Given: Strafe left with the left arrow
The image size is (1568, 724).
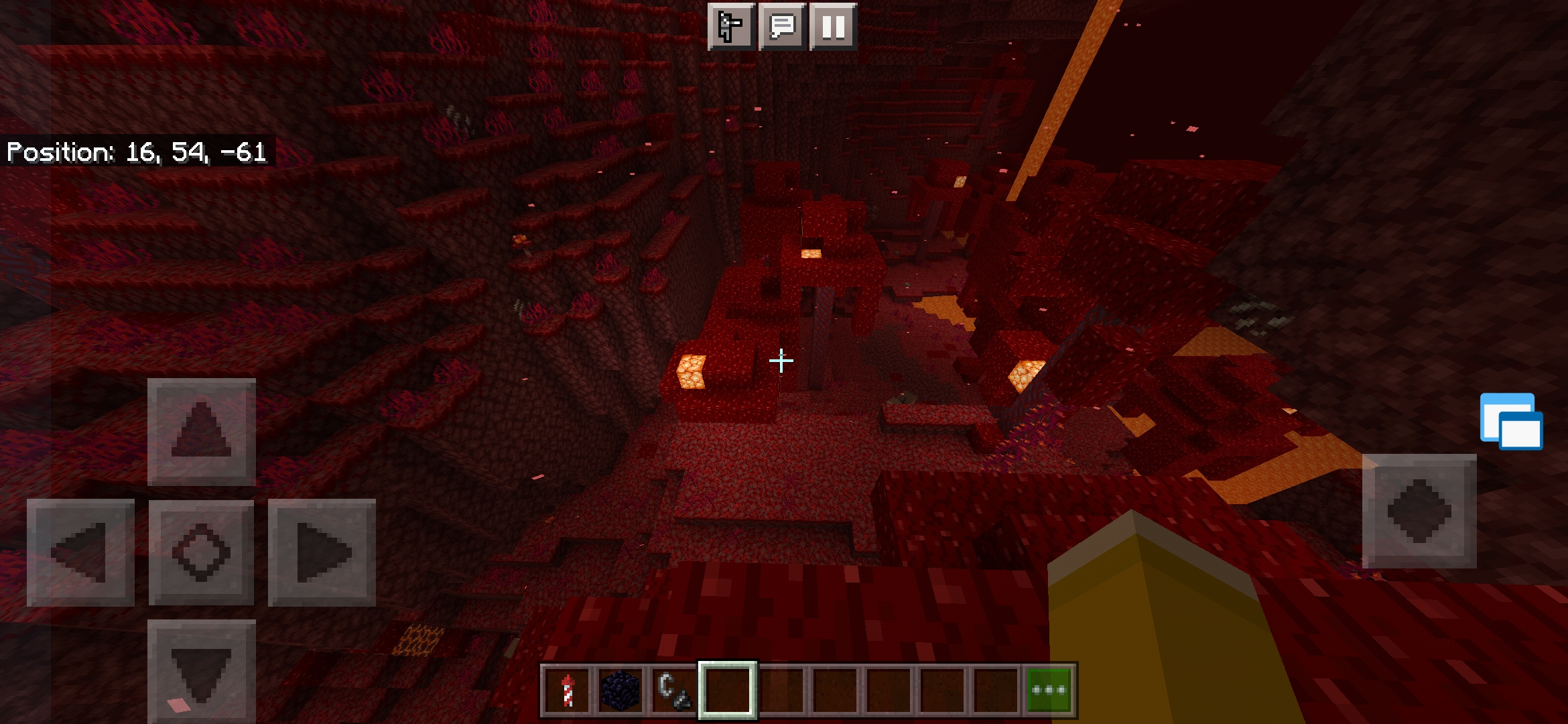Looking at the screenshot, I should click(x=80, y=552).
